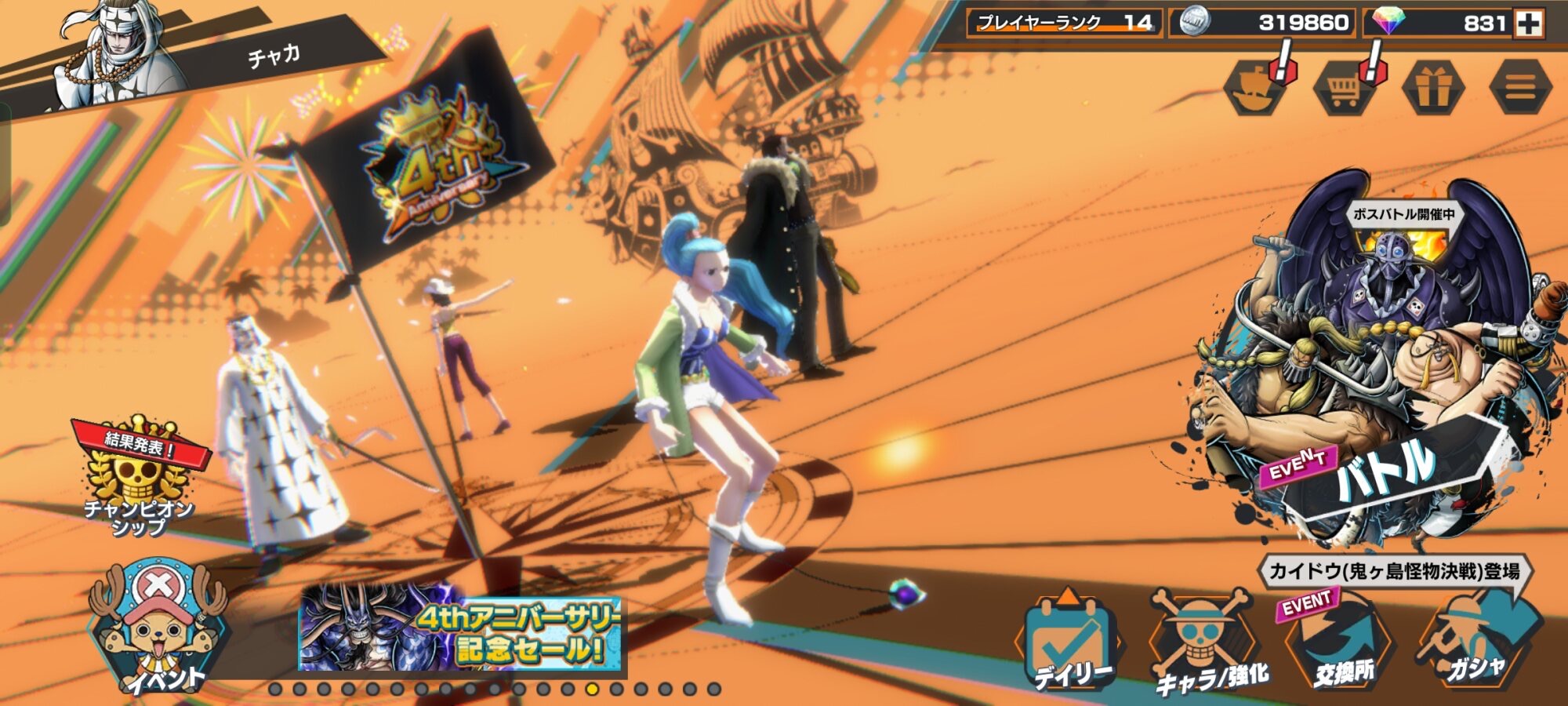1568x706 pixels.
Task: Tap the 4th Anniversary sale banner
Action: click(x=461, y=628)
